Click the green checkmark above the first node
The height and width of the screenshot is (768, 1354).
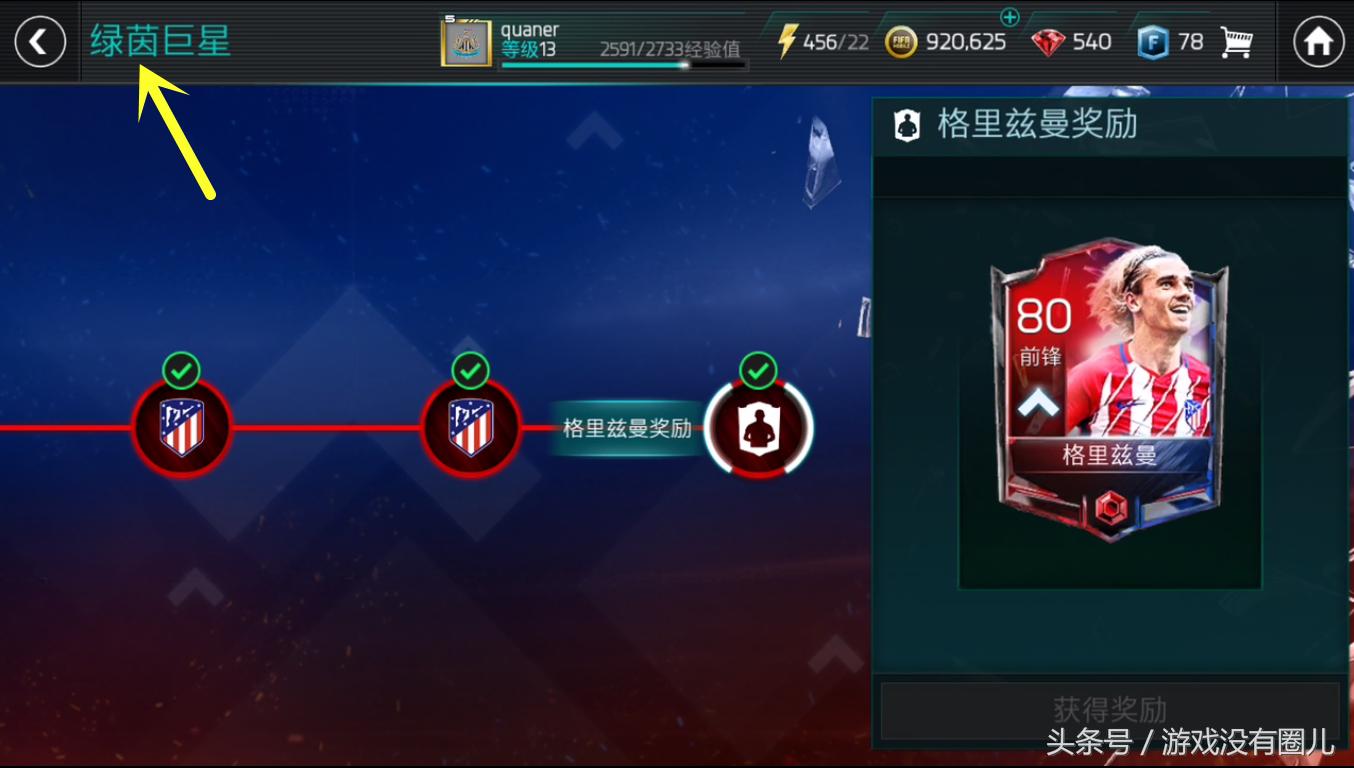[181, 369]
